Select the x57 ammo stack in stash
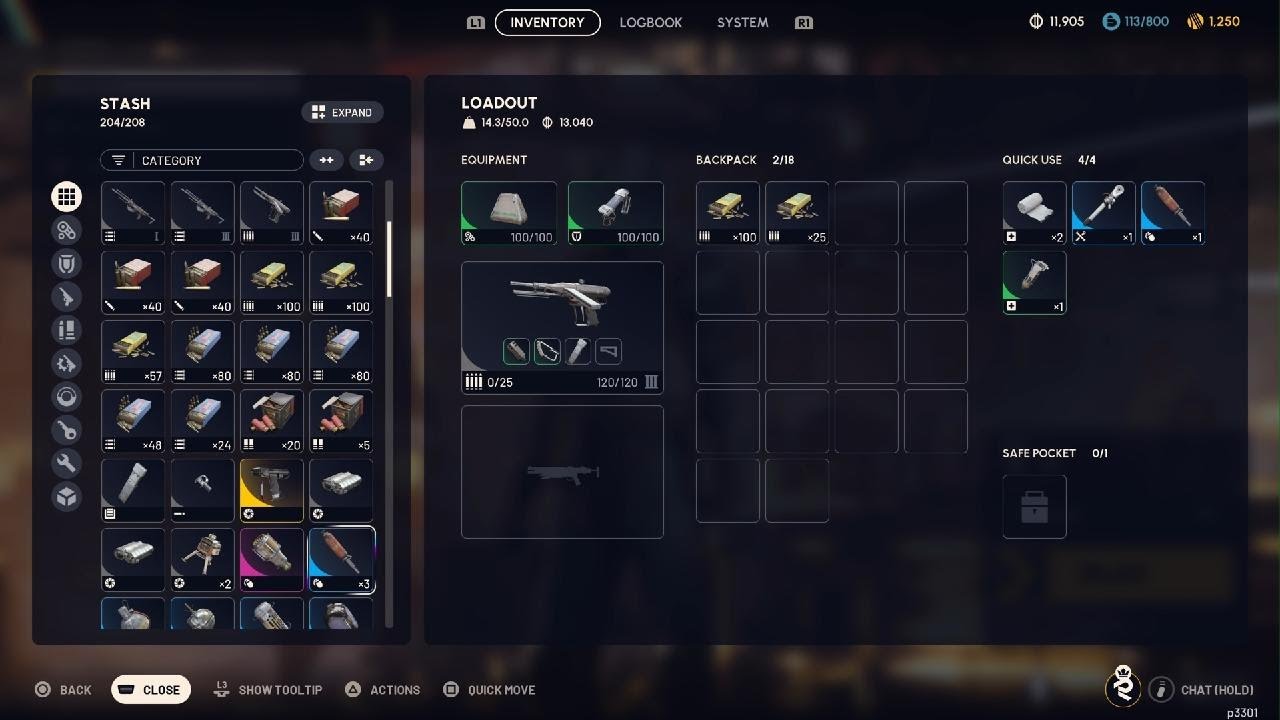This screenshot has height=720, width=1280. coord(133,352)
